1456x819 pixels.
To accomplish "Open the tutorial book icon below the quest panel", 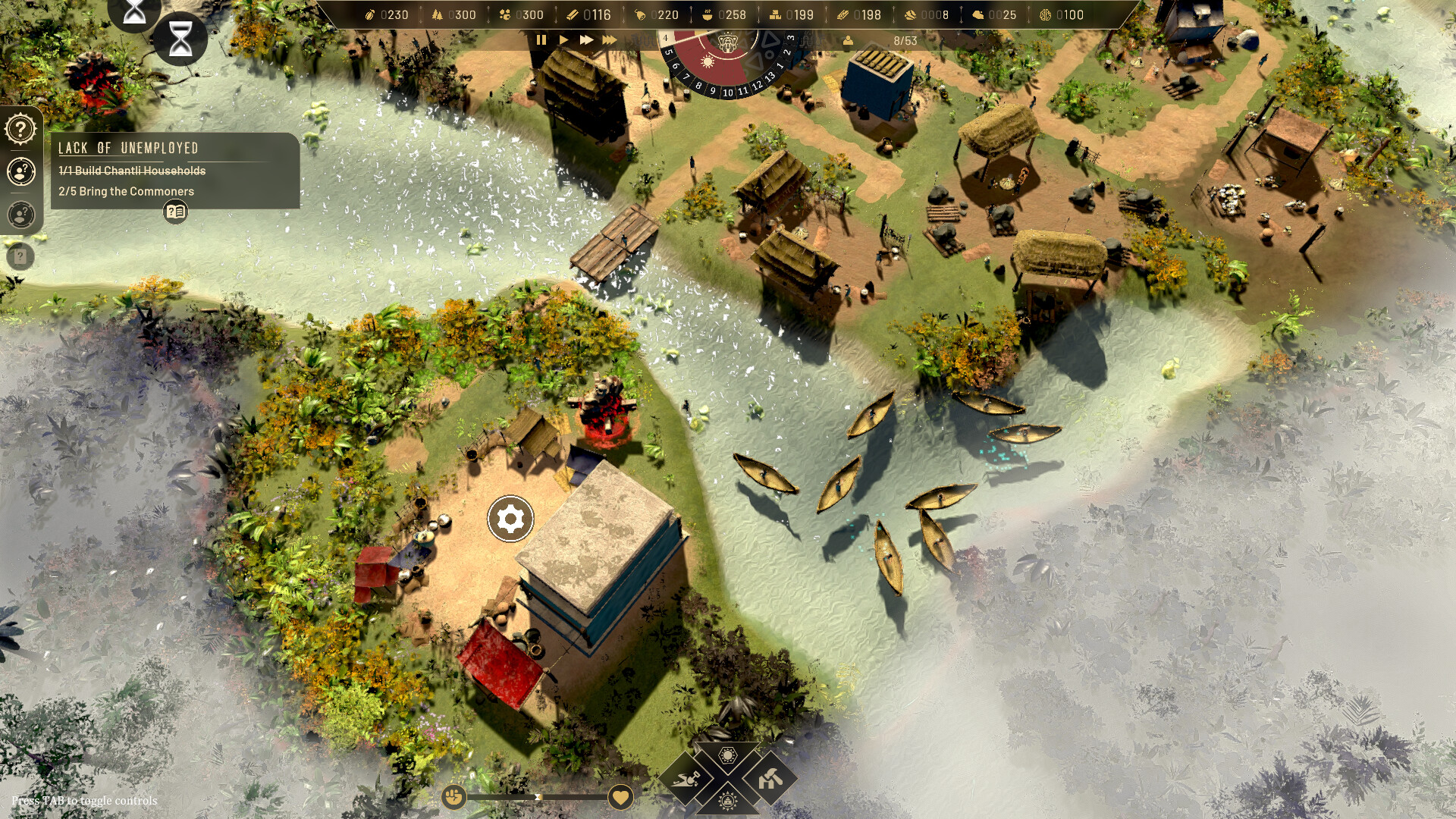I will pyautogui.click(x=175, y=212).
